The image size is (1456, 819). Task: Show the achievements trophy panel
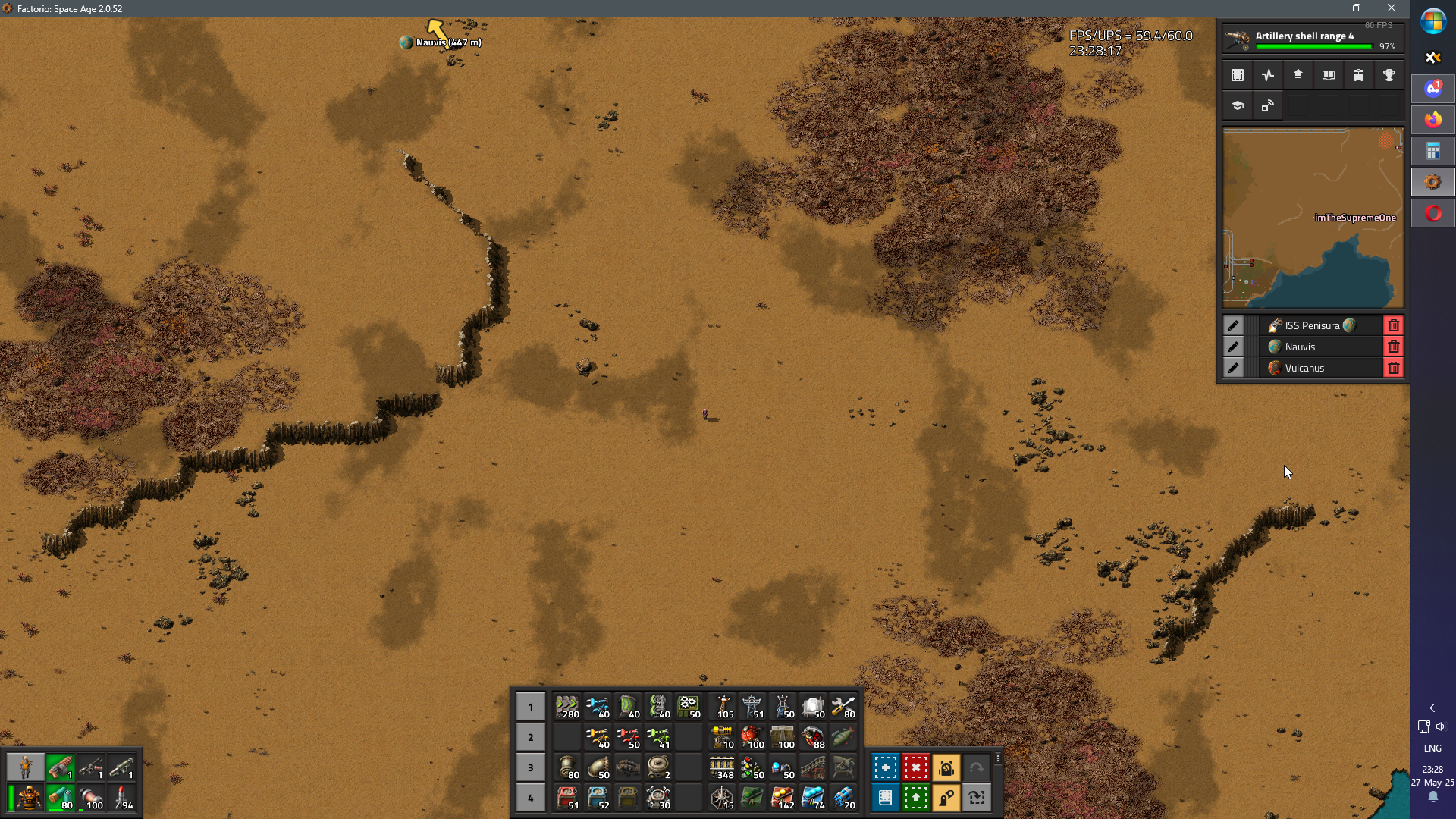[x=1389, y=75]
